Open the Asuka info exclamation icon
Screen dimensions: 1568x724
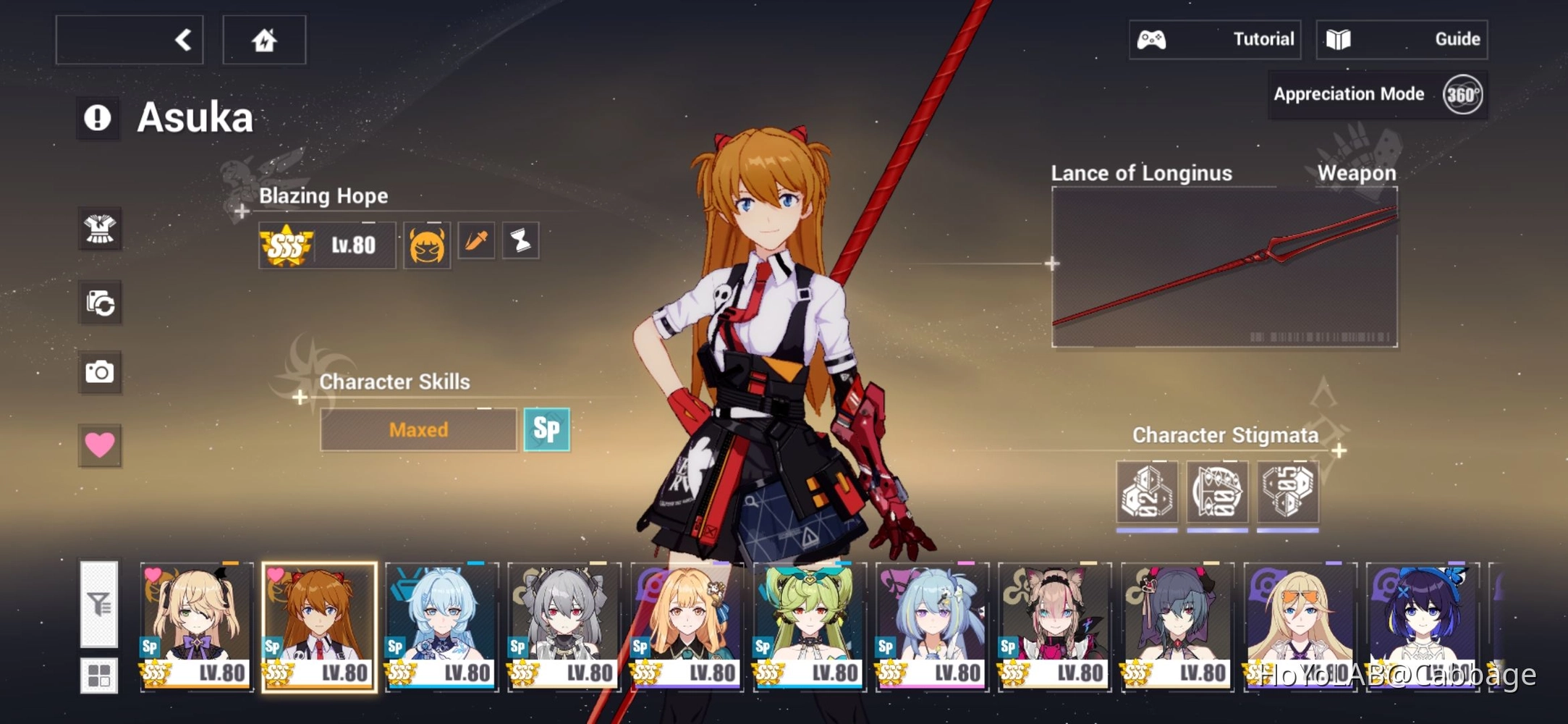tap(98, 117)
